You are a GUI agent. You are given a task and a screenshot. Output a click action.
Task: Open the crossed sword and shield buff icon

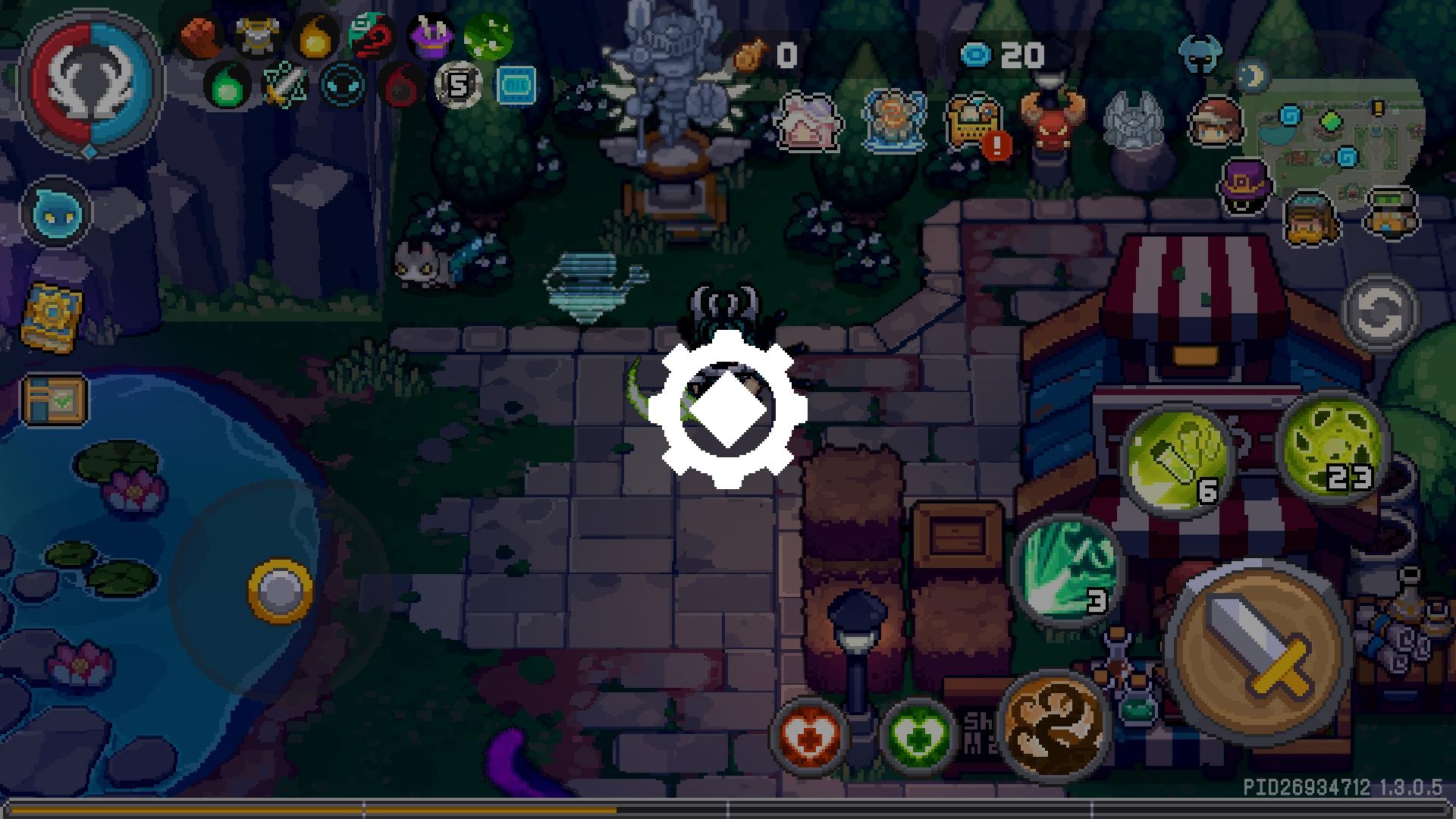click(283, 85)
